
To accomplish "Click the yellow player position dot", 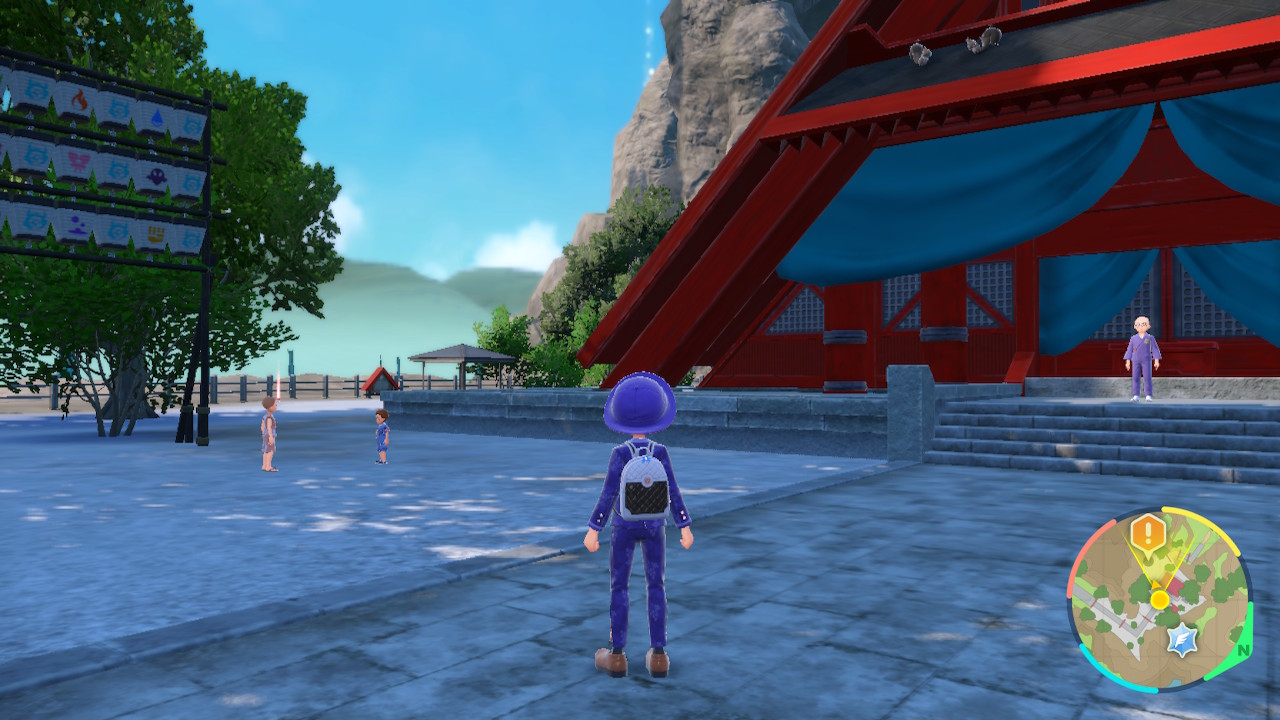I will [x=1159, y=599].
